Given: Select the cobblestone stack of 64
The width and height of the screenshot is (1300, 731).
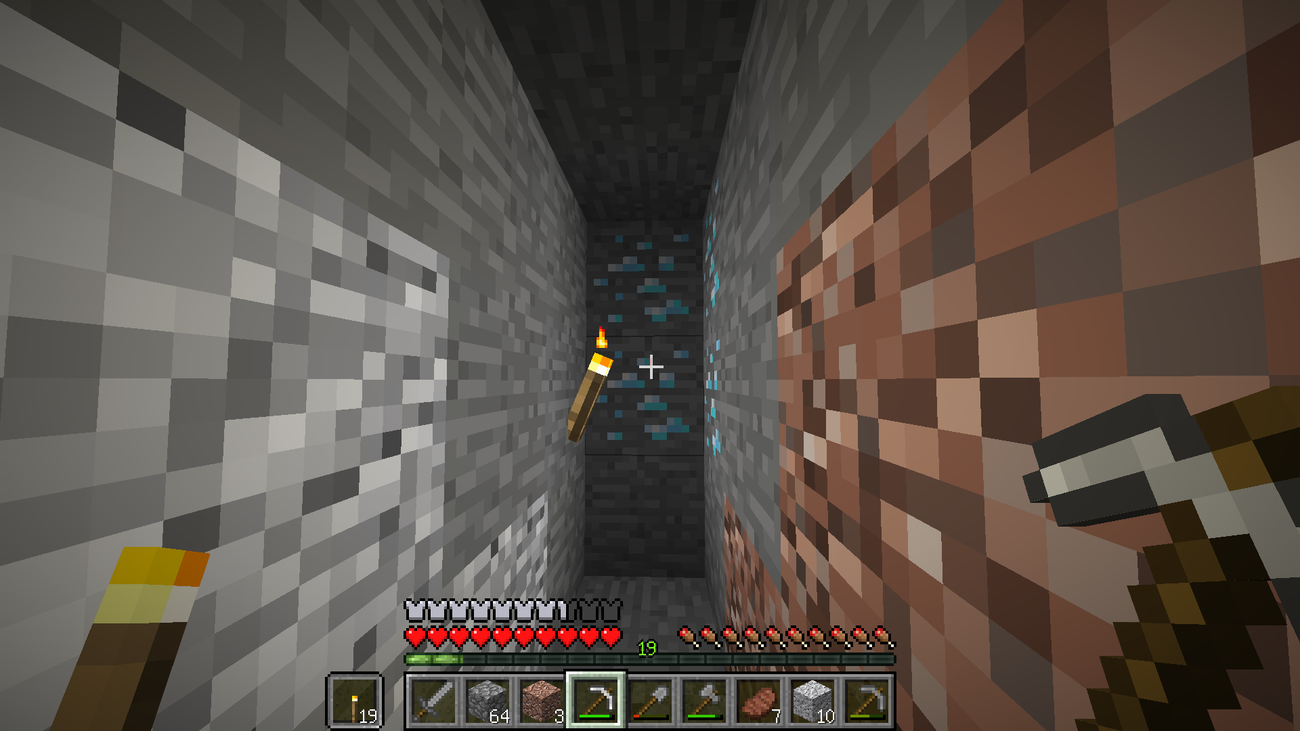Looking at the screenshot, I should tap(488, 702).
